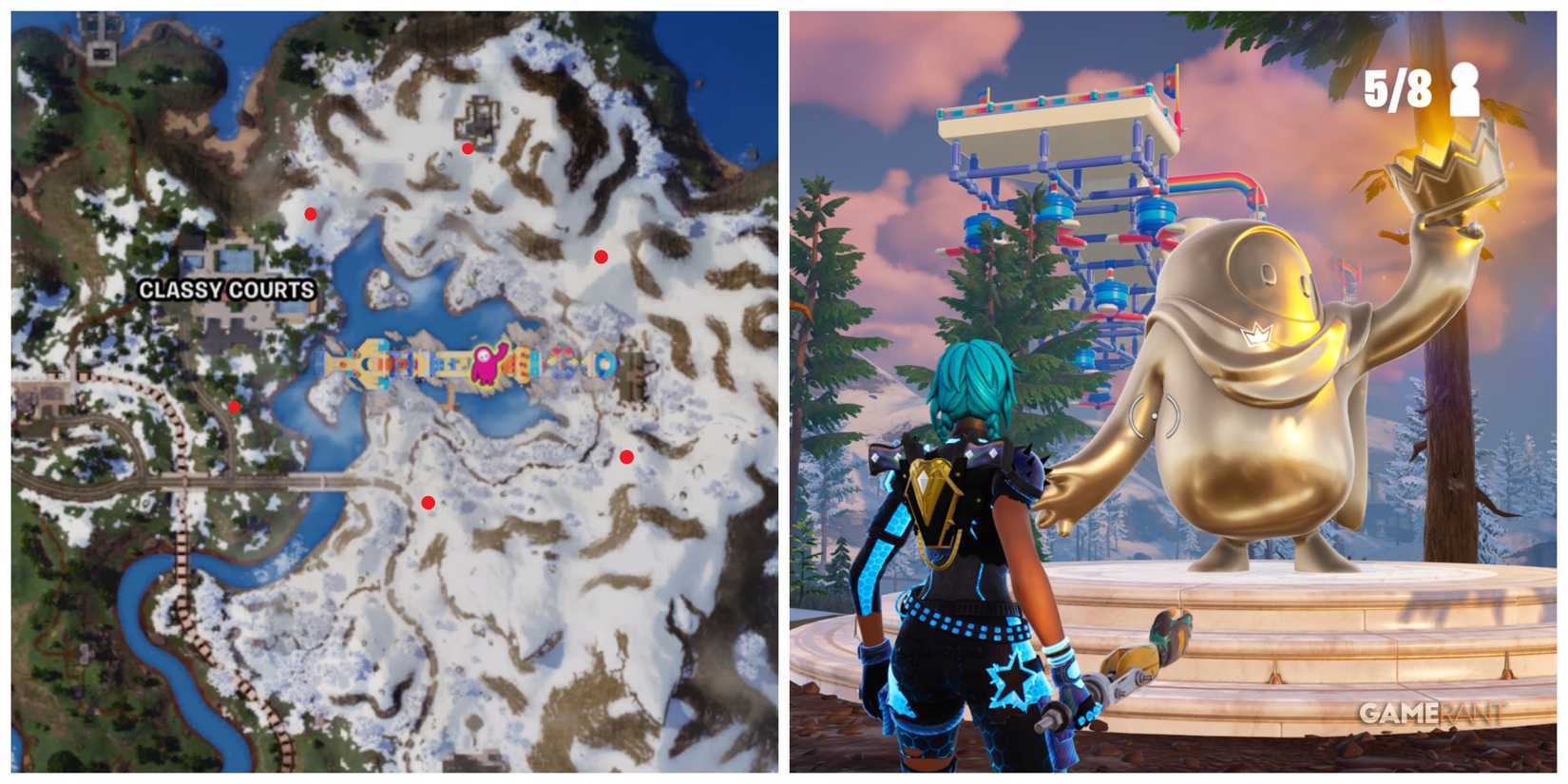Select the pink Fall Guys character icon on the map
Viewport: 1568px width, 784px height.
pos(487,362)
